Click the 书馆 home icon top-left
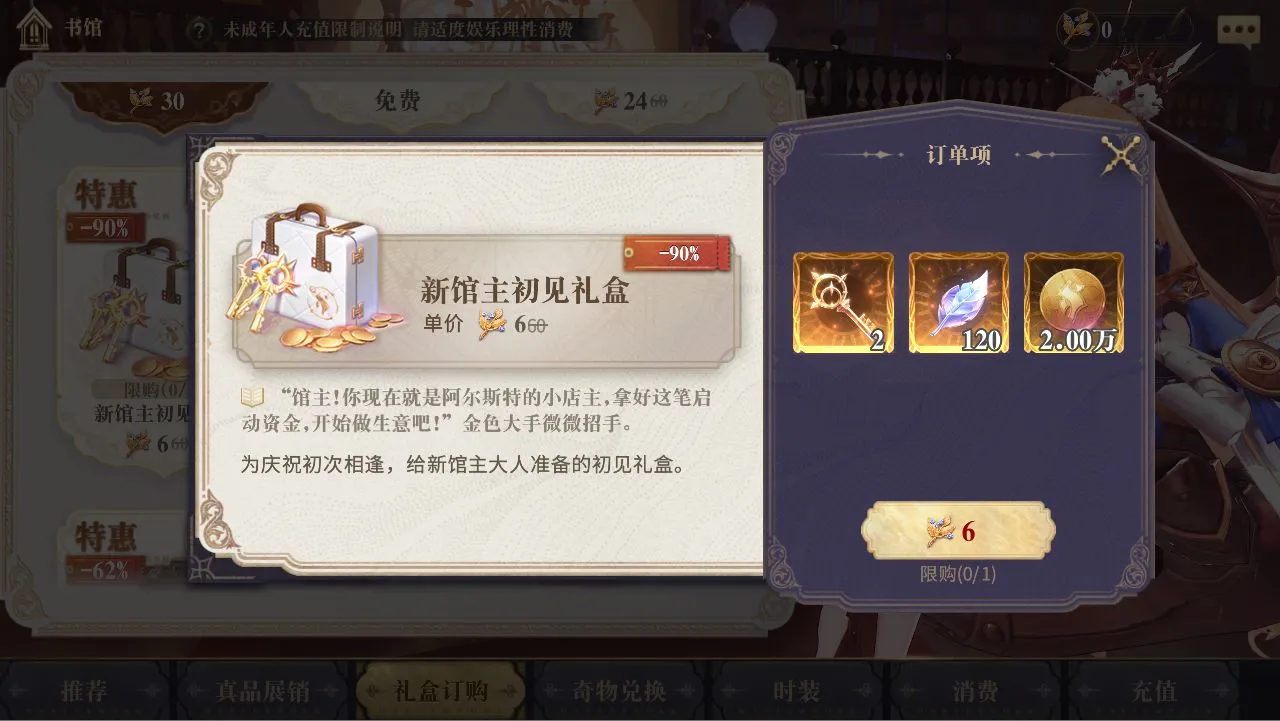This screenshot has height=721, width=1280. (x=35, y=30)
